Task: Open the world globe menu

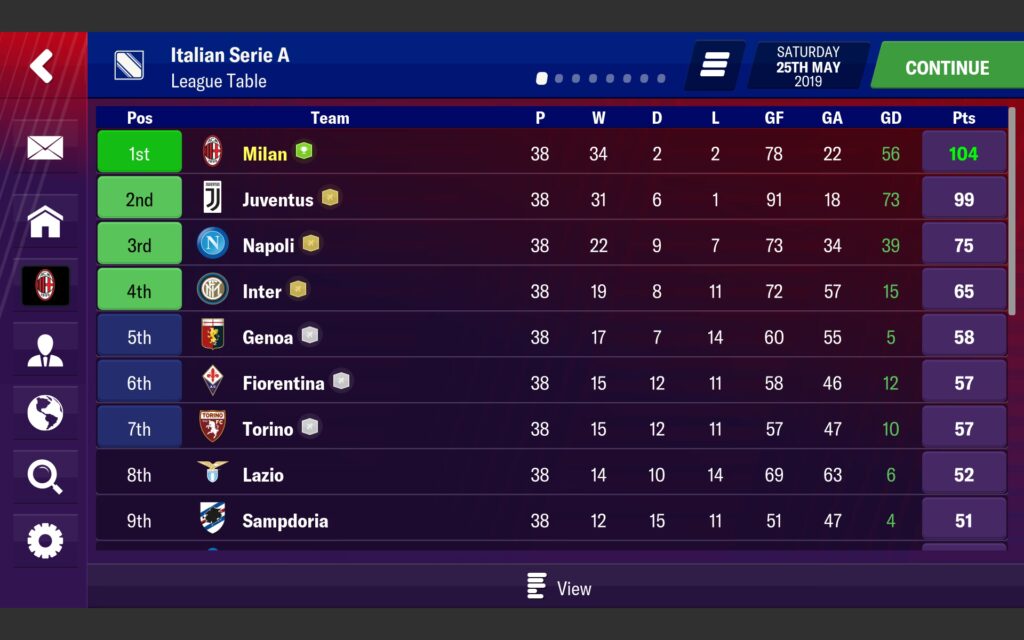Action: pos(45,412)
